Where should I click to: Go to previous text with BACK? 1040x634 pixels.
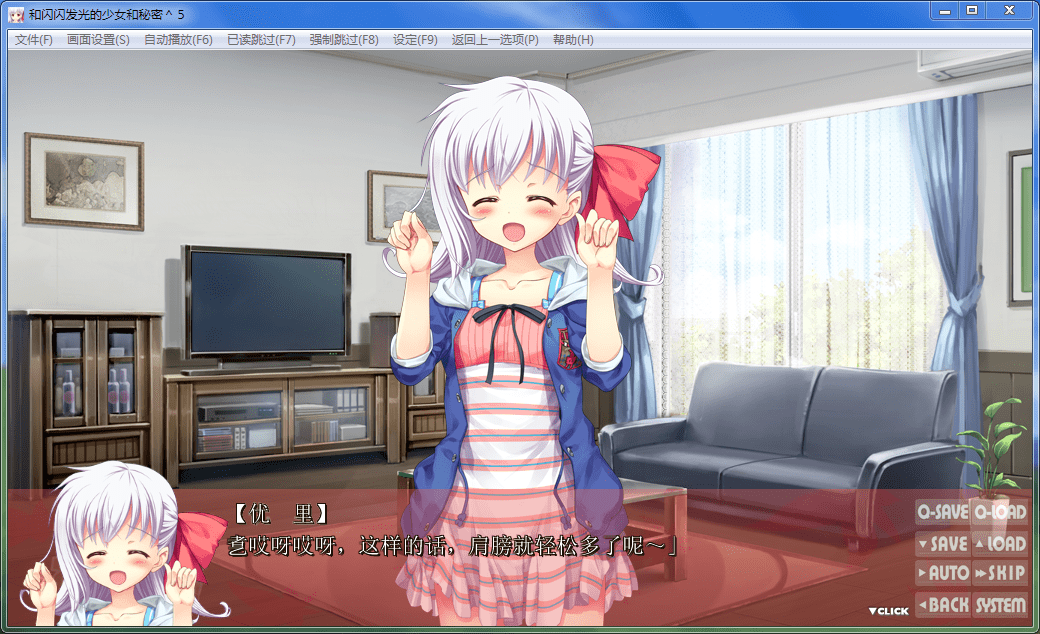point(942,605)
